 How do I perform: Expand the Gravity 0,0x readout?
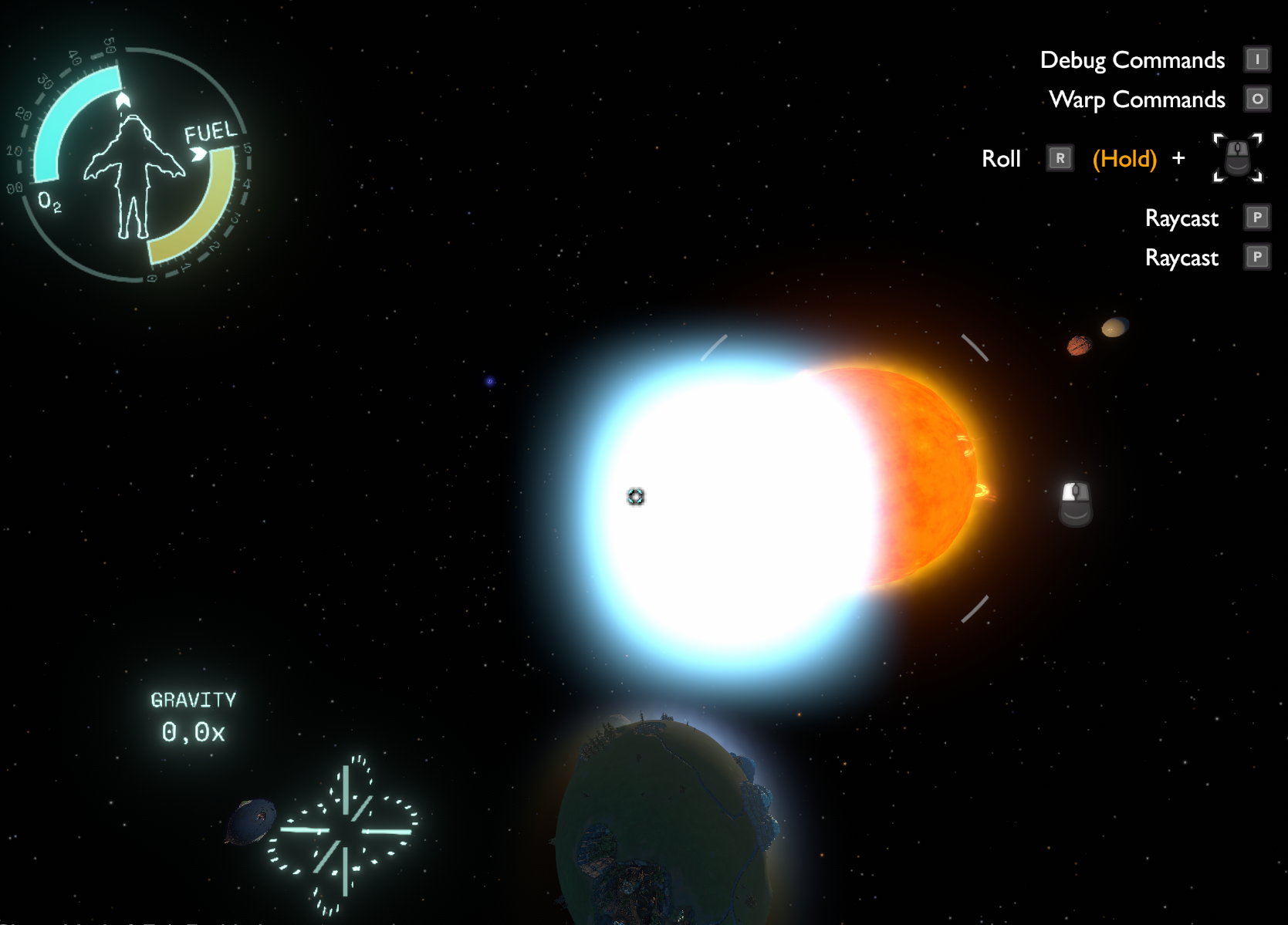point(194,716)
